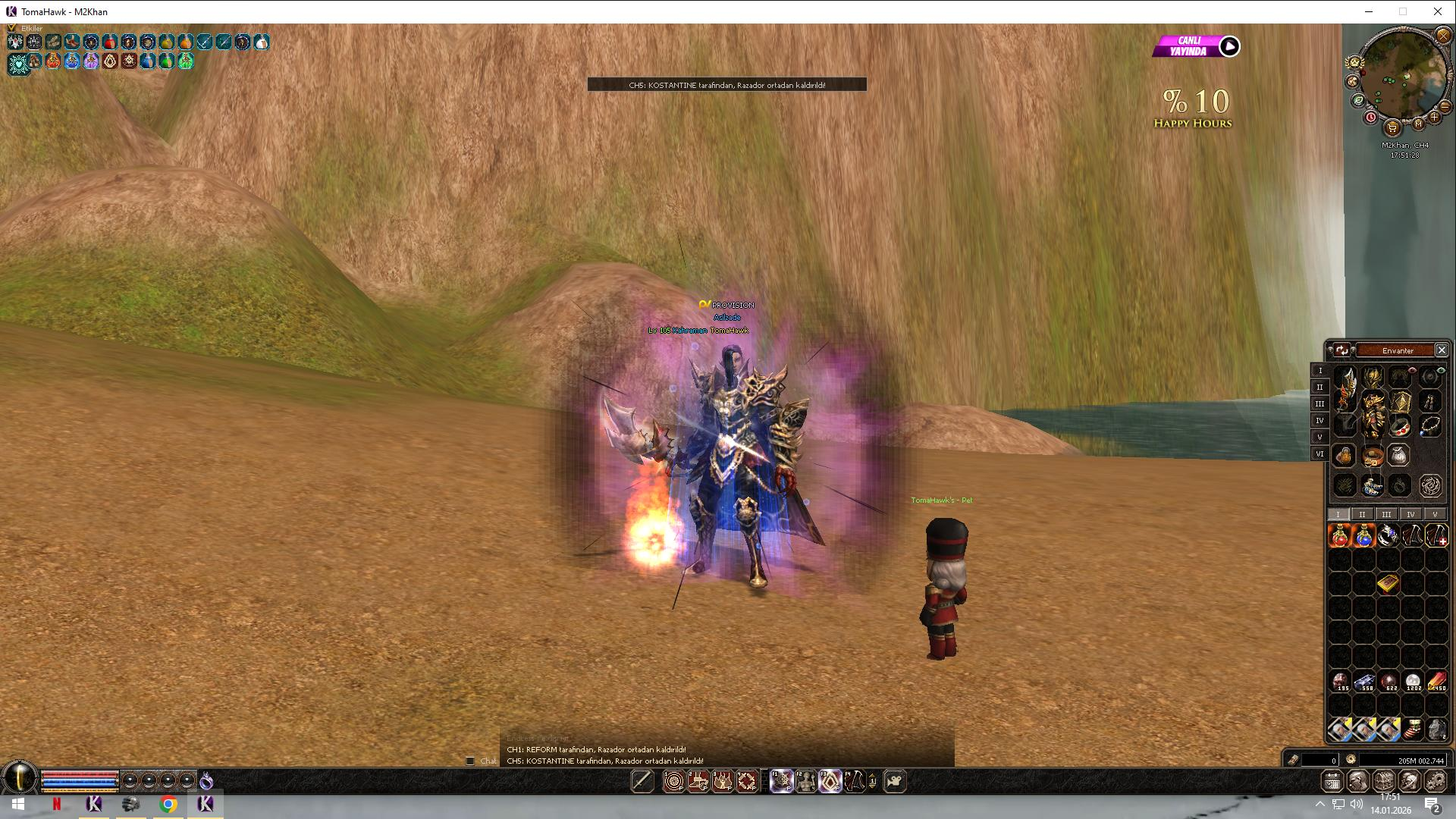Close the minimap with its X button
The image size is (1456, 819).
[1442, 36]
